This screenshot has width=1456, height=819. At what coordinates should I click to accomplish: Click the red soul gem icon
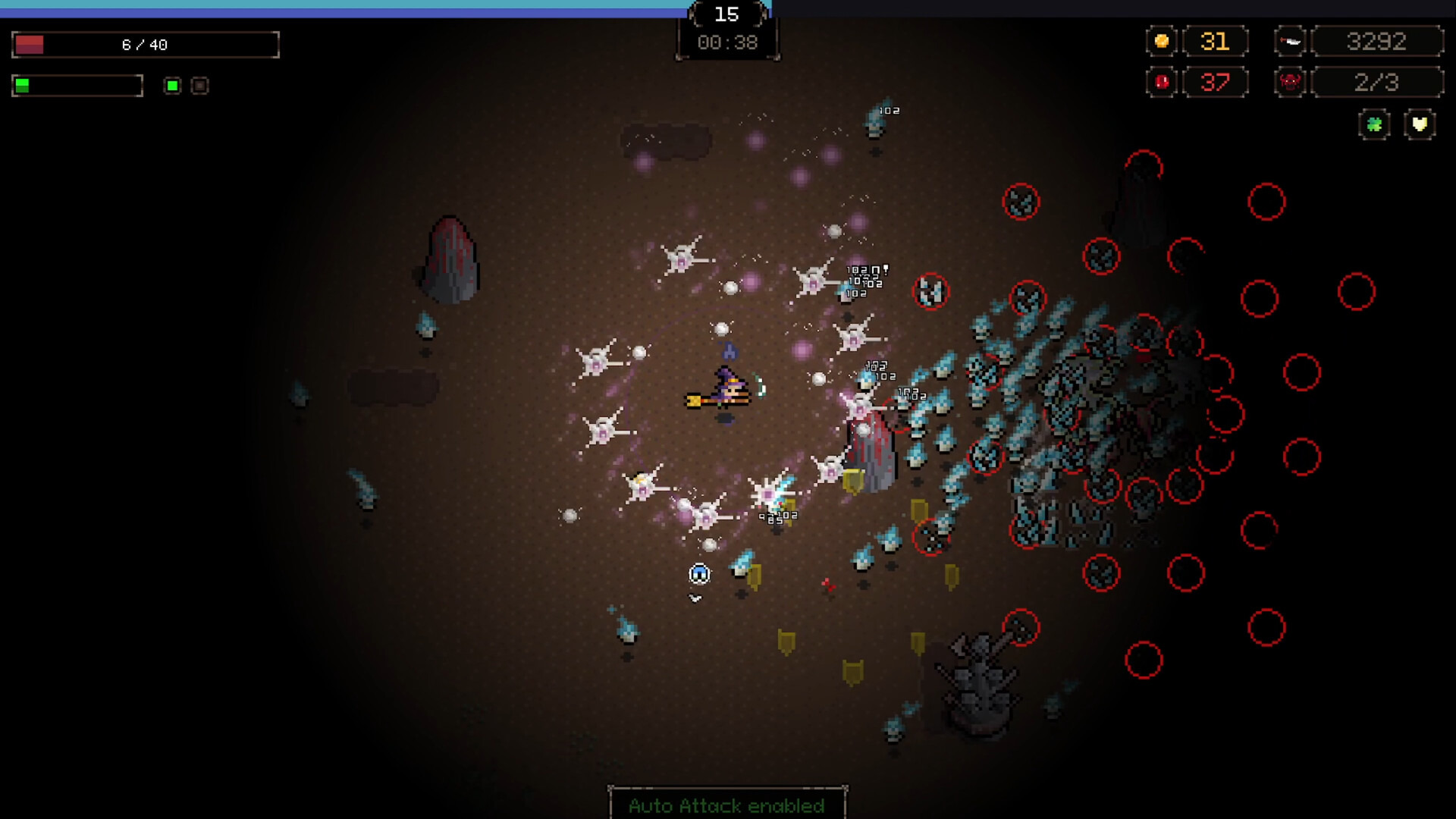[x=1161, y=82]
